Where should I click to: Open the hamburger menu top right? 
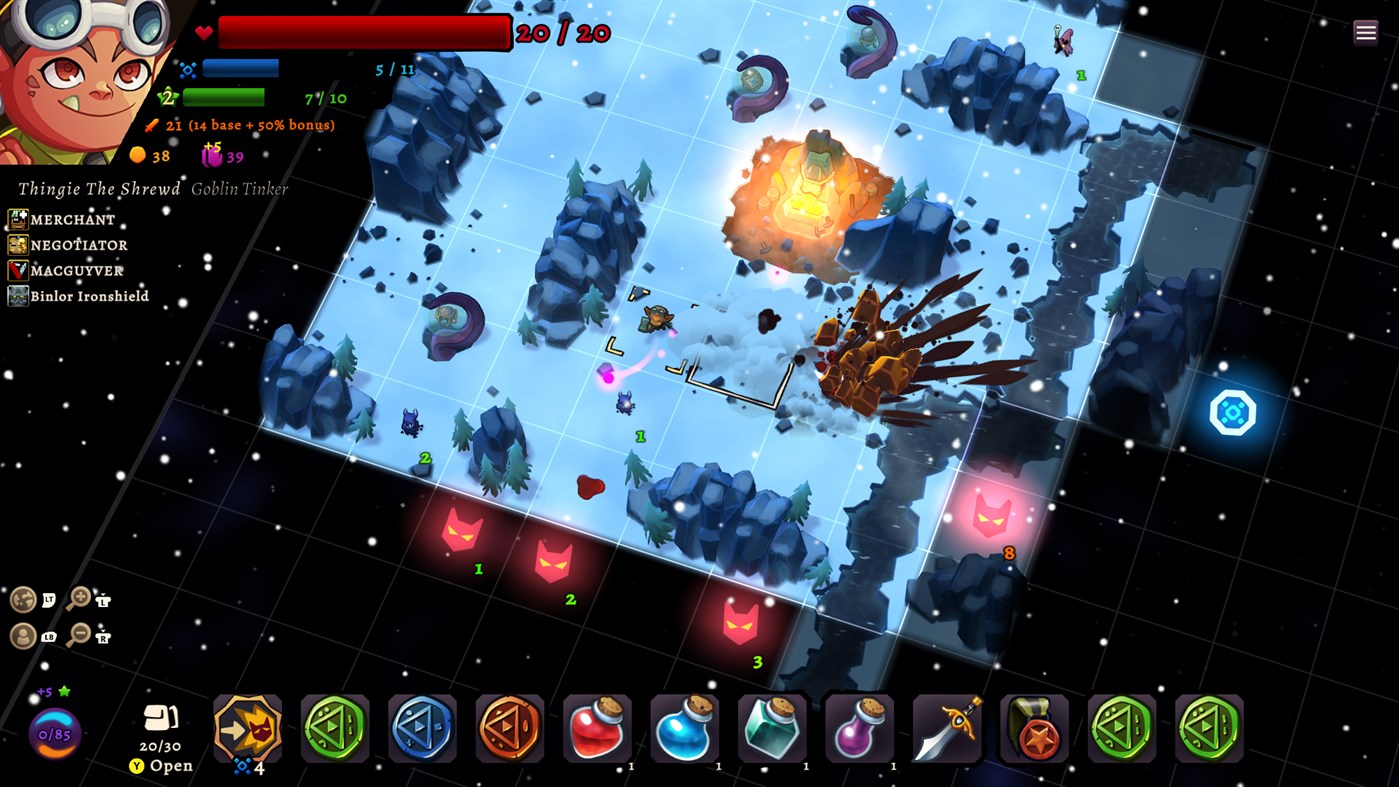pyautogui.click(x=1365, y=31)
